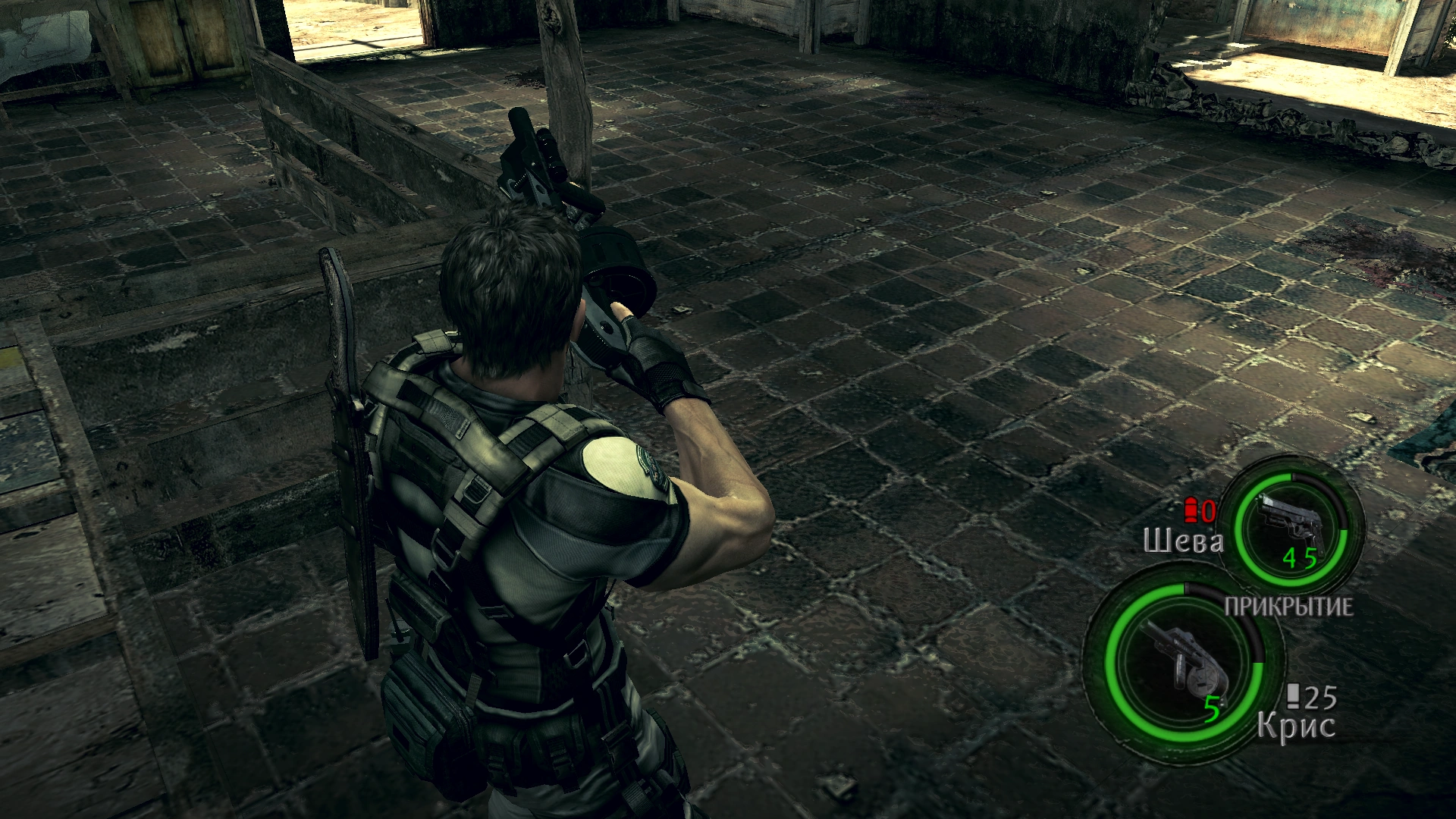This screenshot has width=1456, height=819.
Task: Click the ammo count 5 on Chris's weapon
Action: point(1213,709)
